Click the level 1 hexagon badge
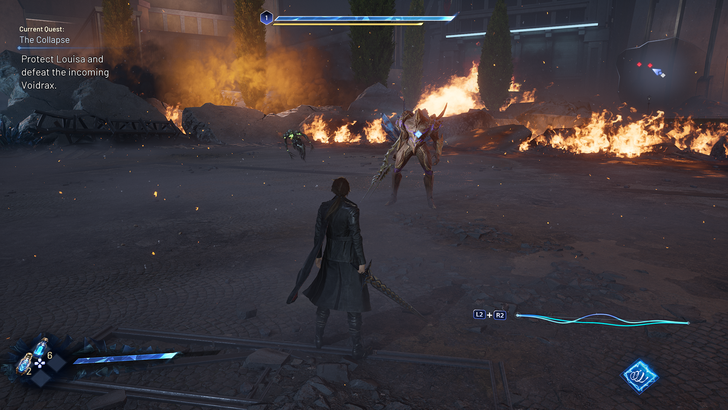 coord(267,17)
